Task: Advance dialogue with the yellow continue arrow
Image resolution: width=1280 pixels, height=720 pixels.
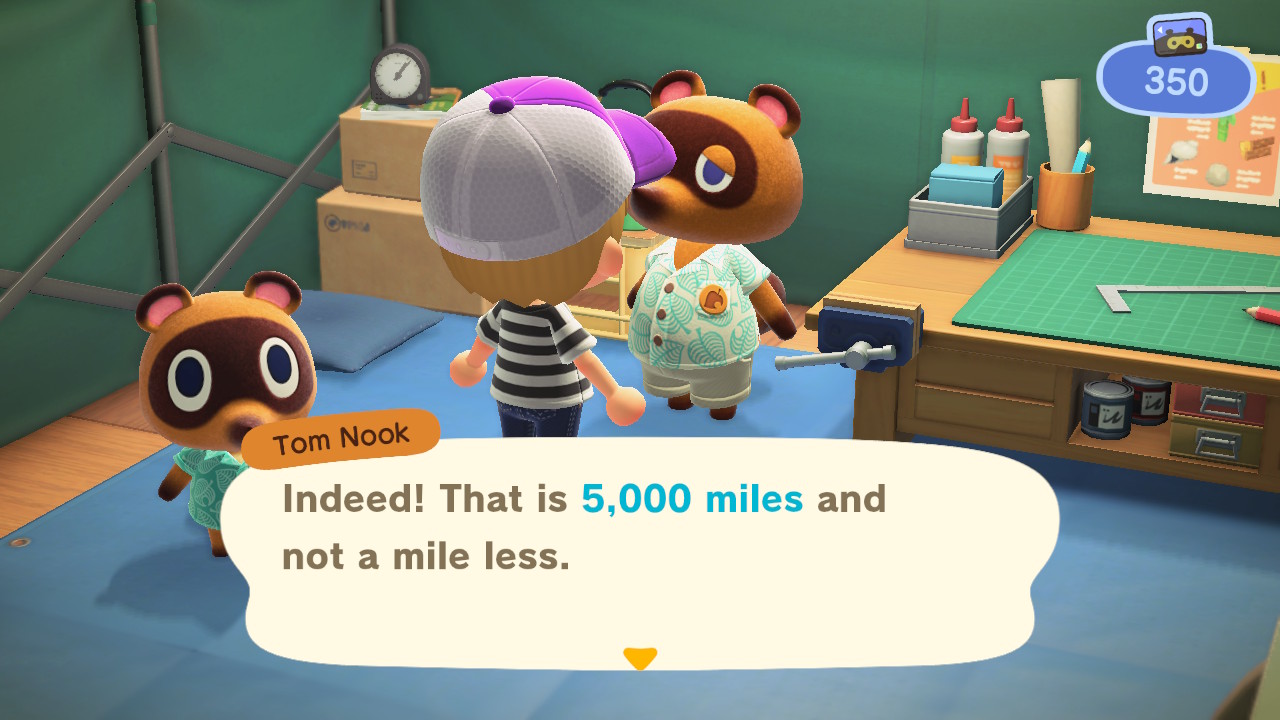Action: tap(640, 658)
